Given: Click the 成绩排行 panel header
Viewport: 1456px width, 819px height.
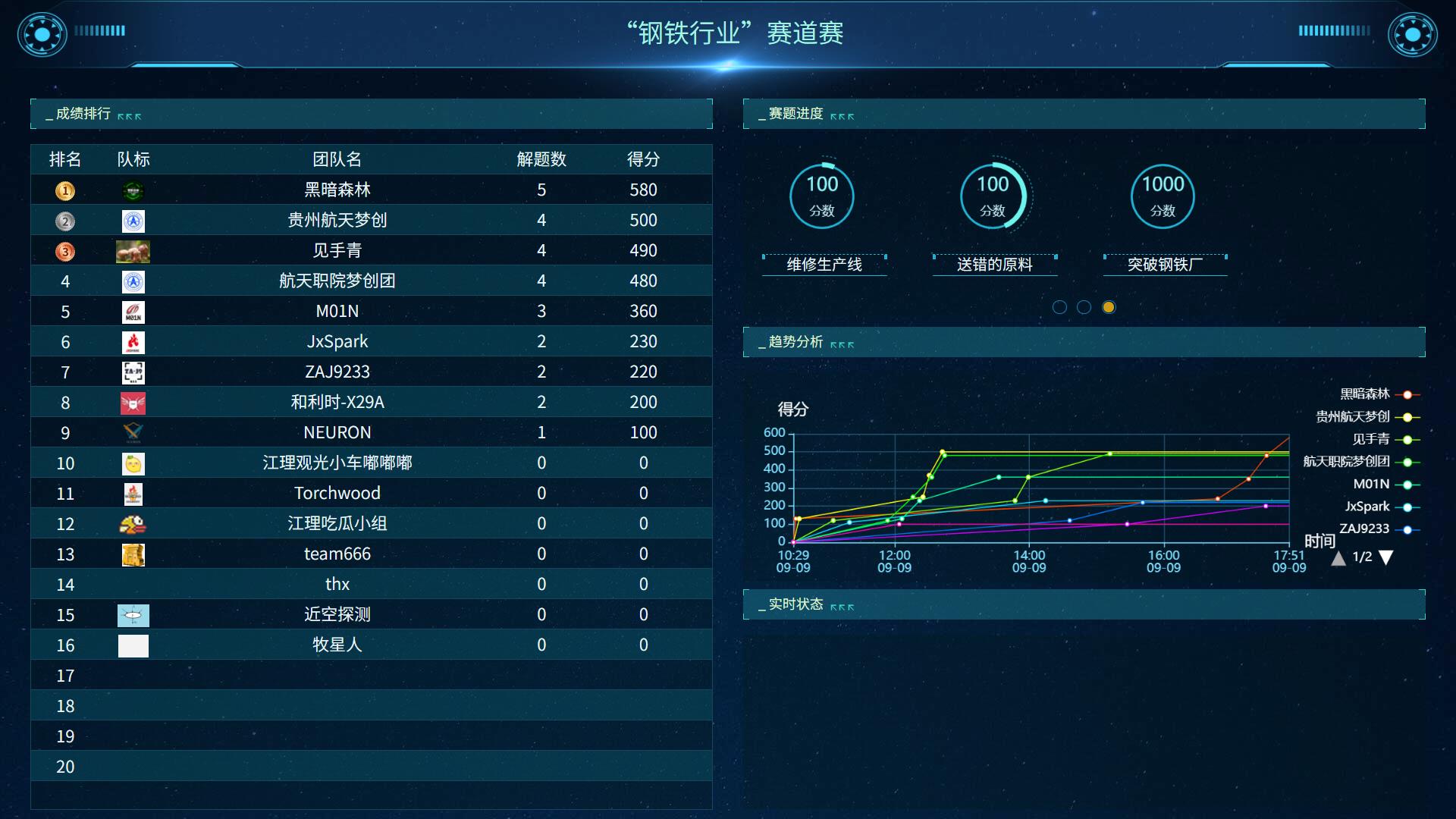Looking at the screenshot, I should pyautogui.click(x=83, y=114).
